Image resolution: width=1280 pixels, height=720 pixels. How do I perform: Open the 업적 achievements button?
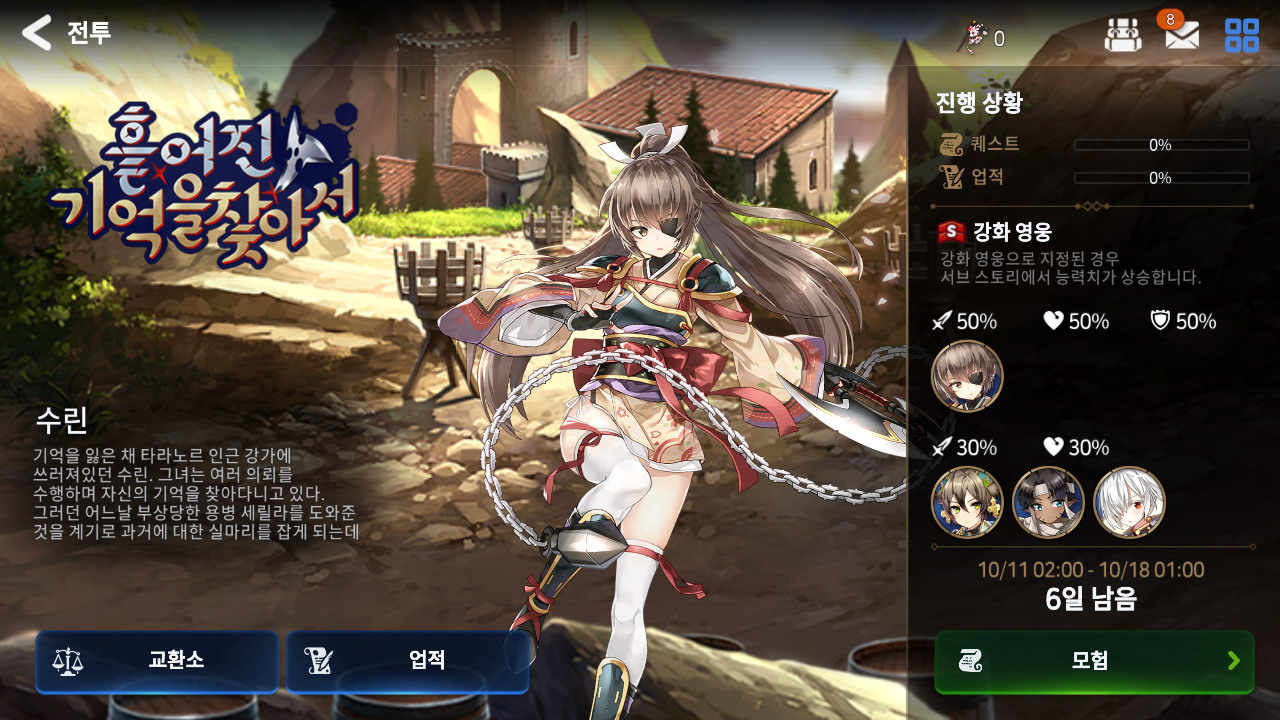(407, 661)
